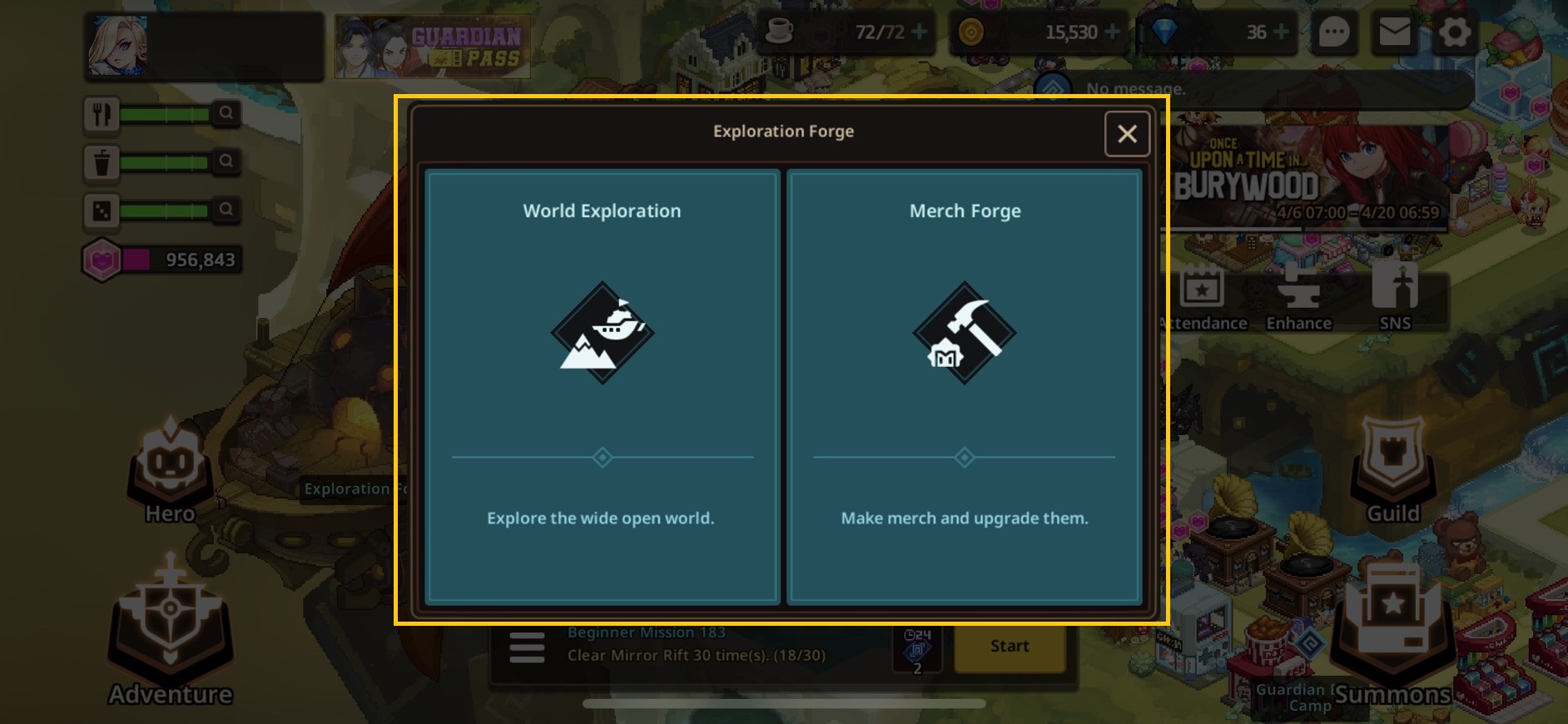Open the chat speech bubble
The image size is (1568, 724).
1333,33
